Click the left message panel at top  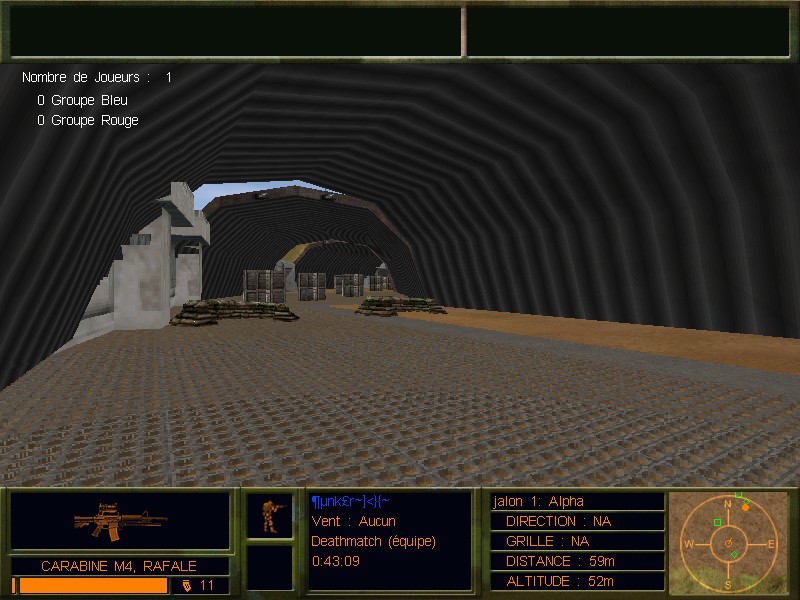click(236, 31)
